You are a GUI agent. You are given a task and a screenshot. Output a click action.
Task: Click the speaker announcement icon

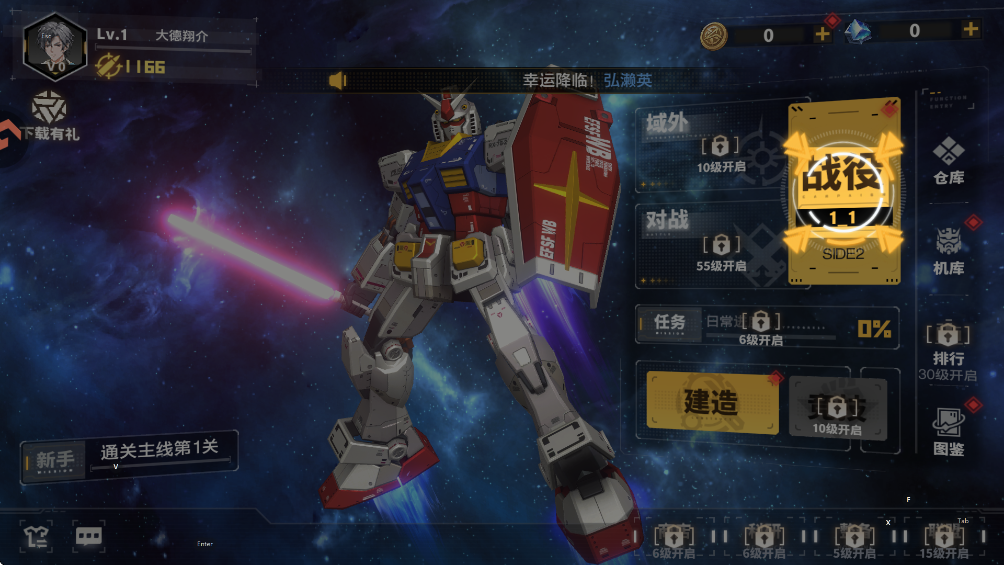337,80
